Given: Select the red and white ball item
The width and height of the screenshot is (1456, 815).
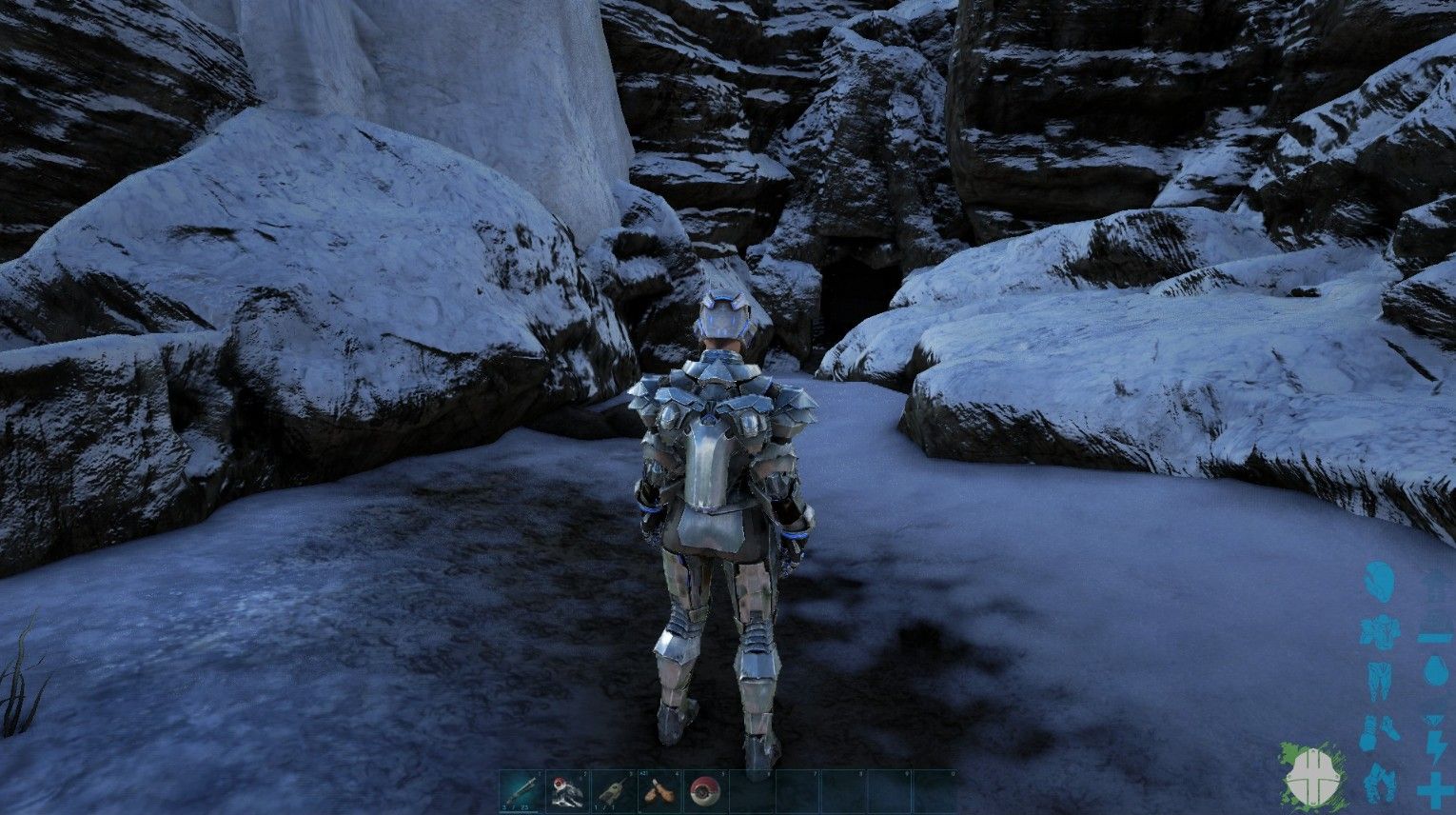Looking at the screenshot, I should (x=704, y=790).
